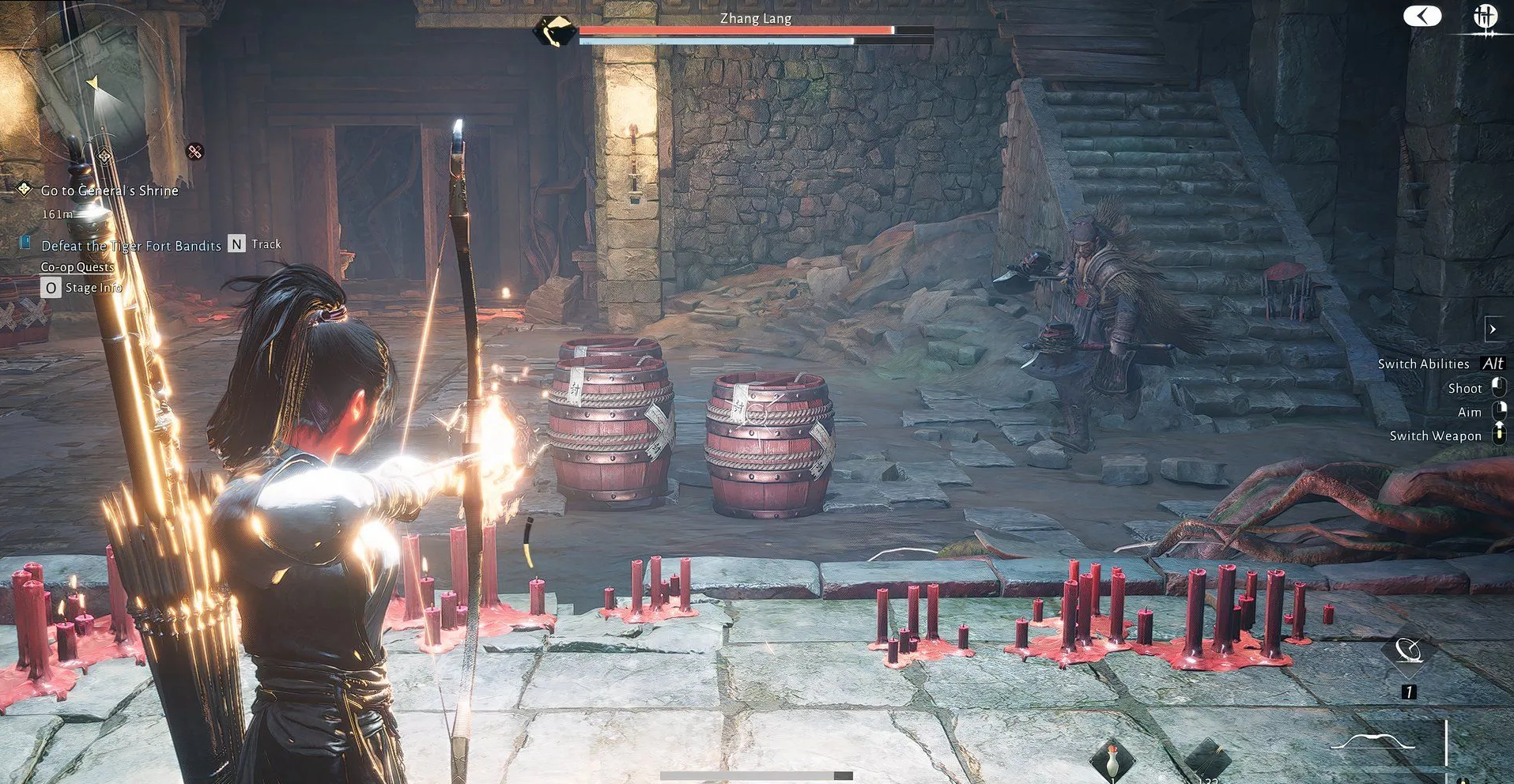
Task: Open the menu icon beside the back arrow
Action: click(1485, 16)
